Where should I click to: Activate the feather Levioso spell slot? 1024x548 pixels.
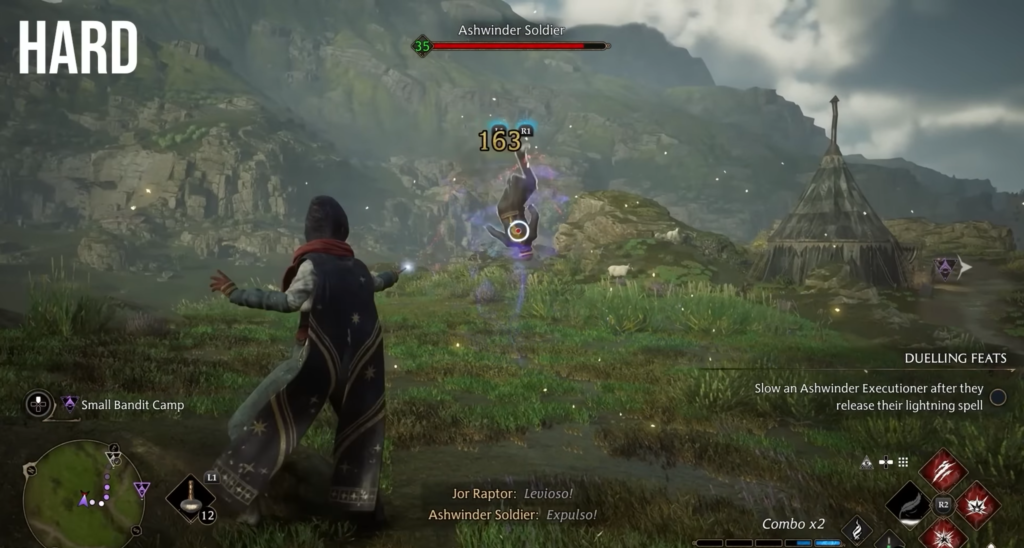pos(908,503)
